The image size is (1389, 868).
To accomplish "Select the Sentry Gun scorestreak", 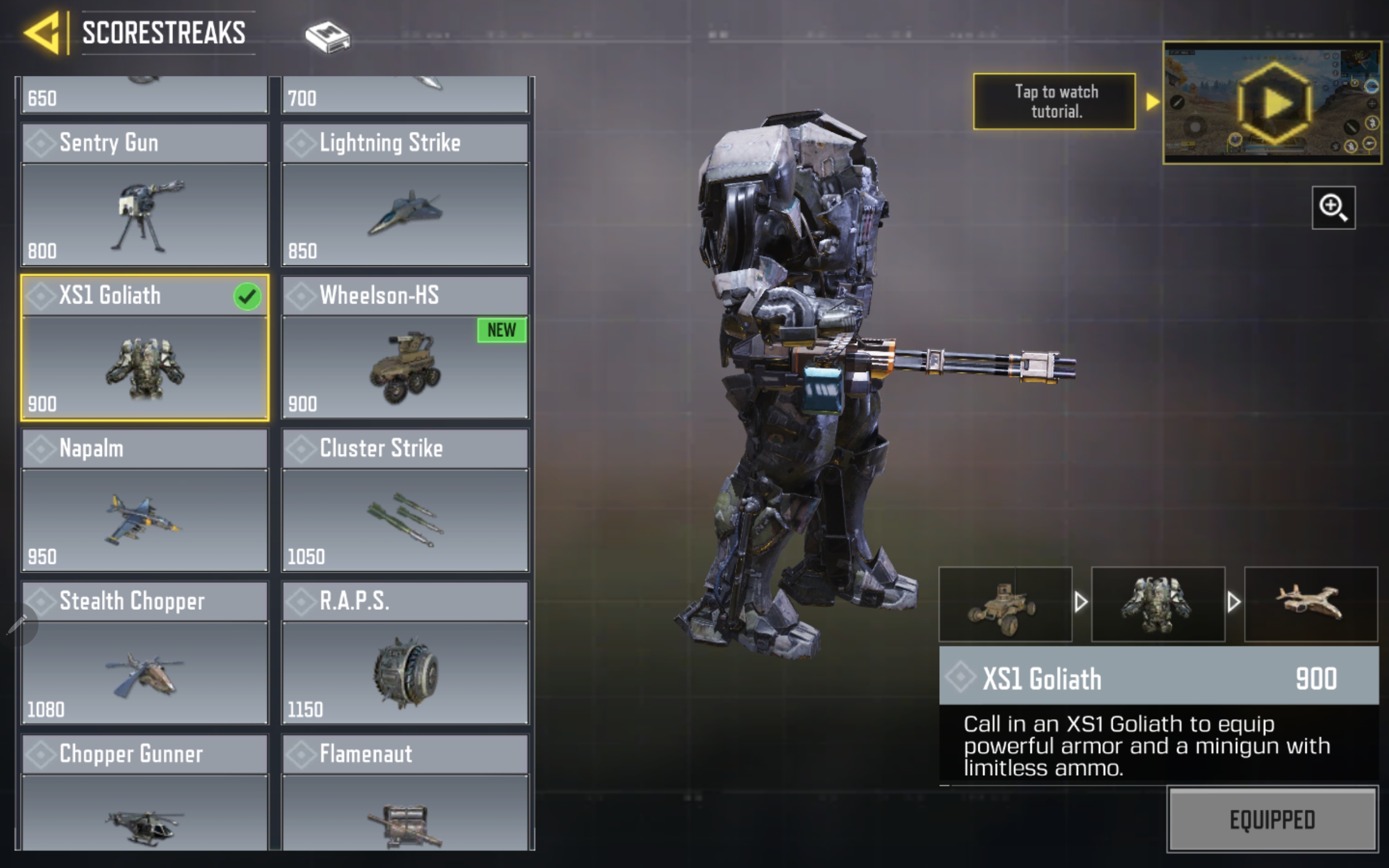I will tap(145, 195).
